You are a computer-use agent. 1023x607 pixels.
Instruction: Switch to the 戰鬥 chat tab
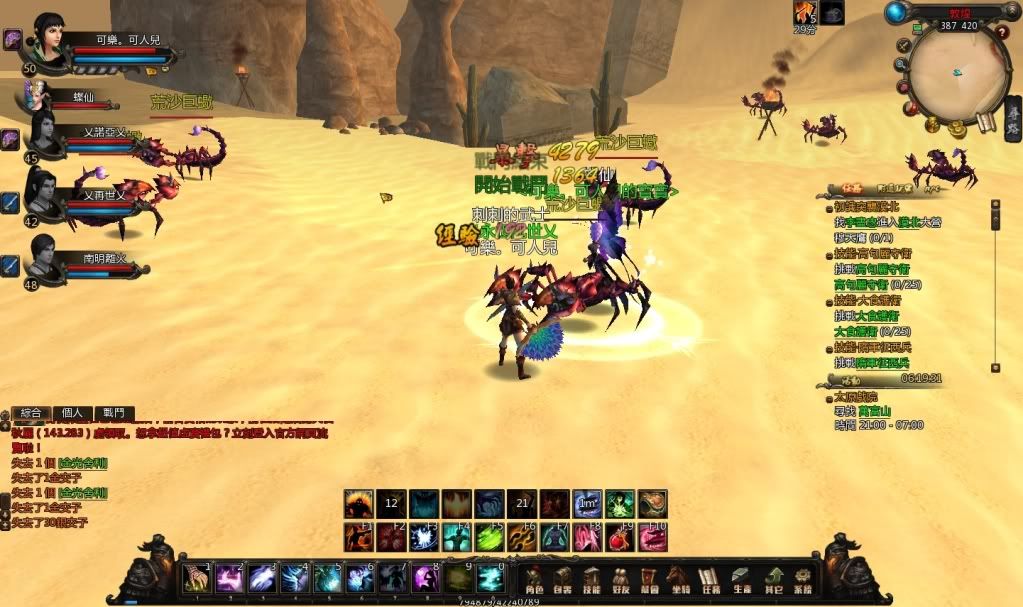(113, 413)
